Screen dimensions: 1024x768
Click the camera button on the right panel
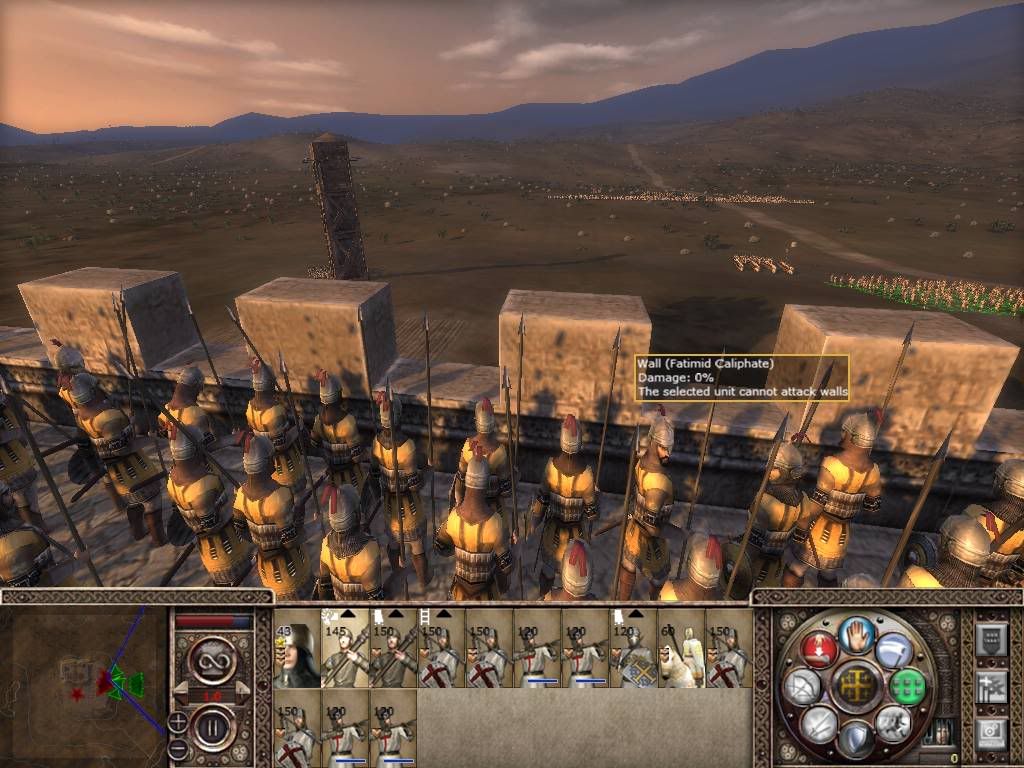click(x=990, y=733)
